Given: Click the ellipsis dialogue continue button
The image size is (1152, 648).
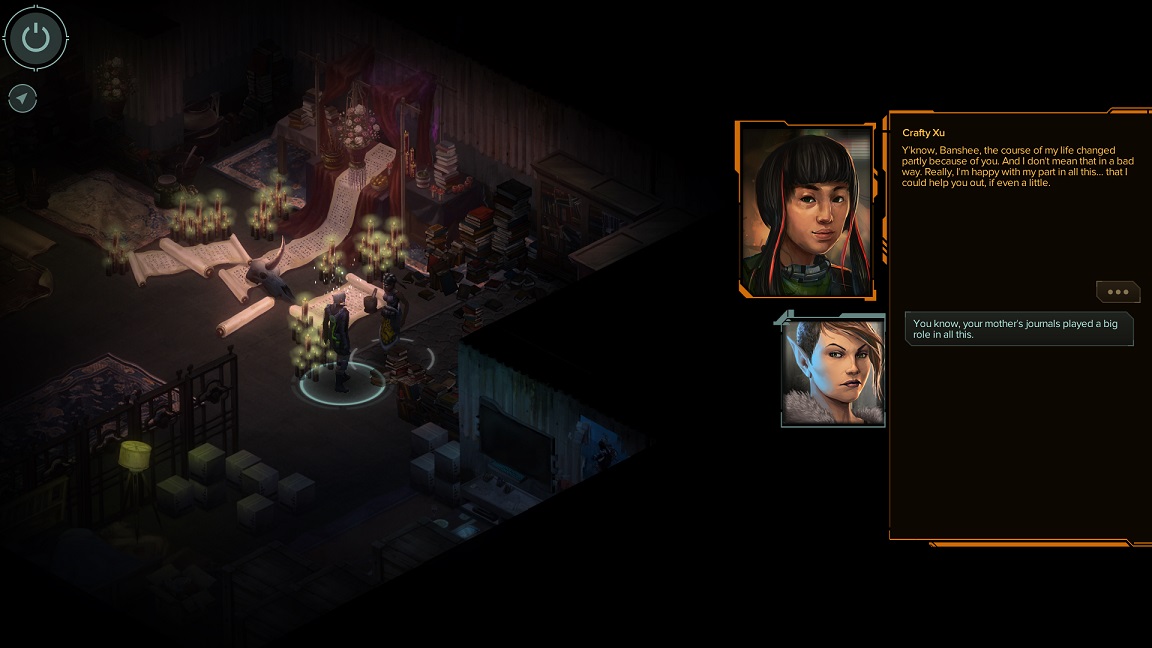Looking at the screenshot, I should [x=1117, y=292].
